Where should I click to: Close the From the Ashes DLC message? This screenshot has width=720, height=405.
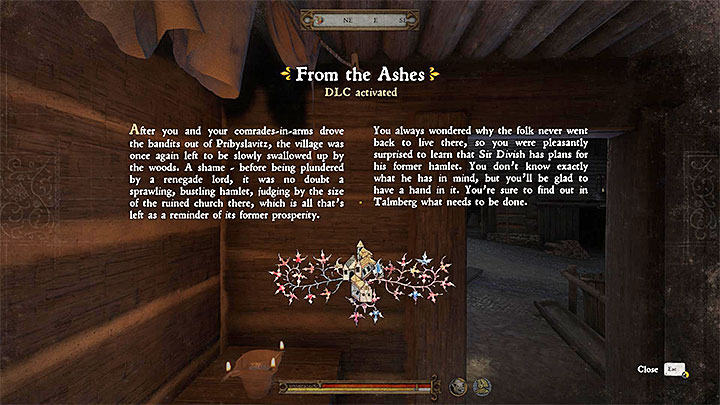[678, 370]
